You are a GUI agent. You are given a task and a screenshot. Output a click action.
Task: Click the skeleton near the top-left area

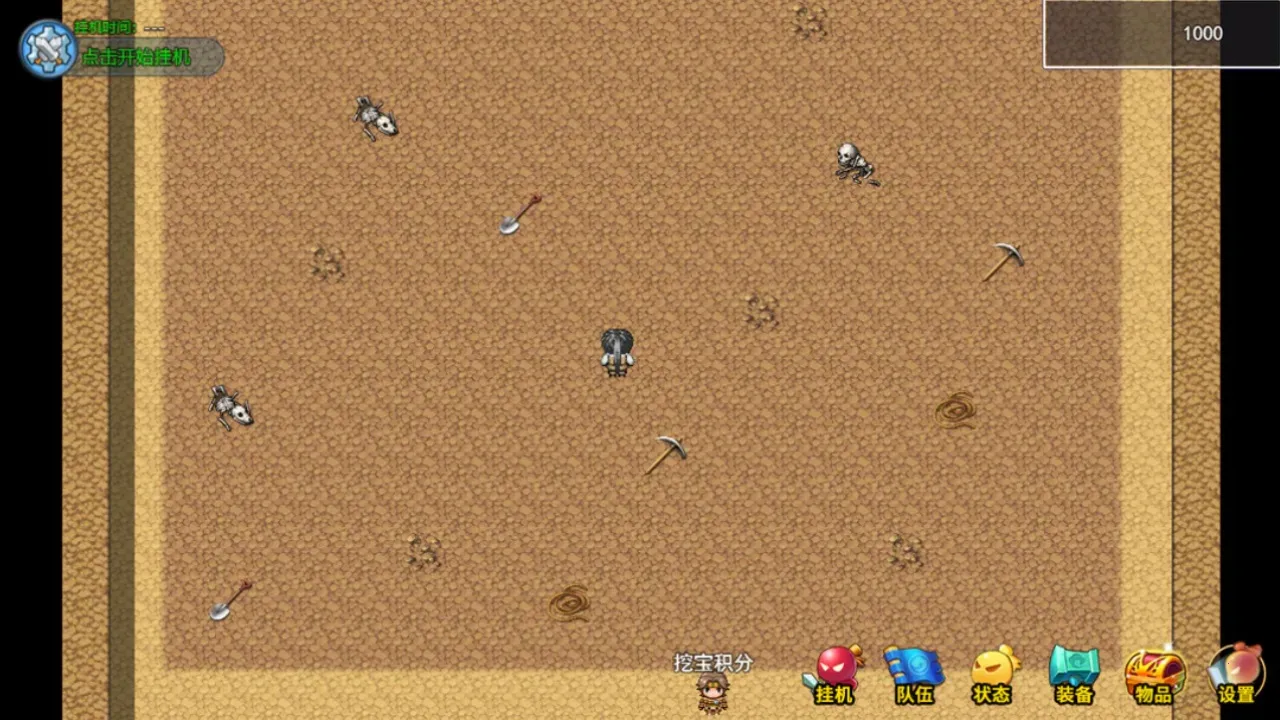[376, 117]
